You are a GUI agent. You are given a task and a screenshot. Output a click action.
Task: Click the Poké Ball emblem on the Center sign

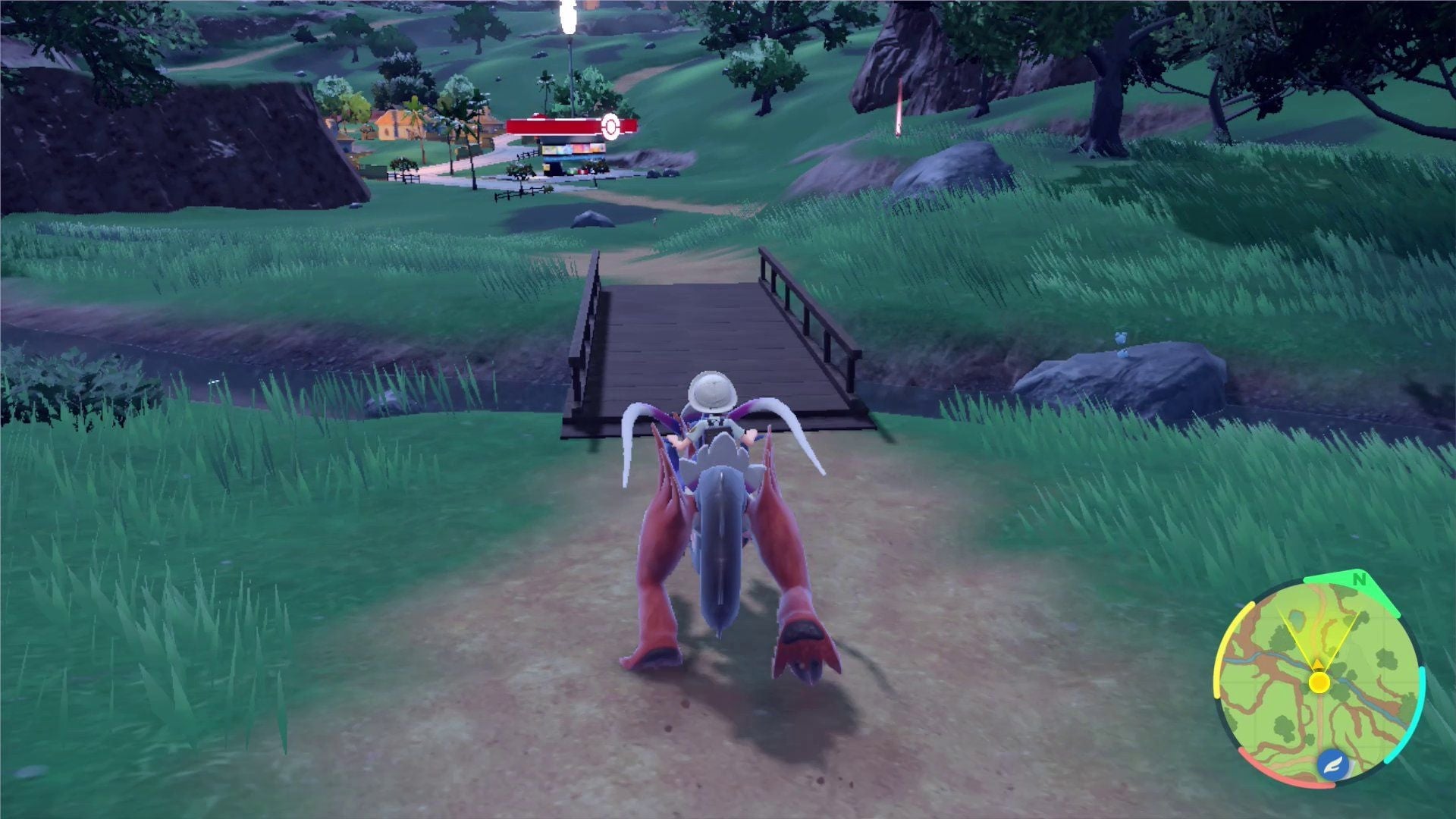610,127
